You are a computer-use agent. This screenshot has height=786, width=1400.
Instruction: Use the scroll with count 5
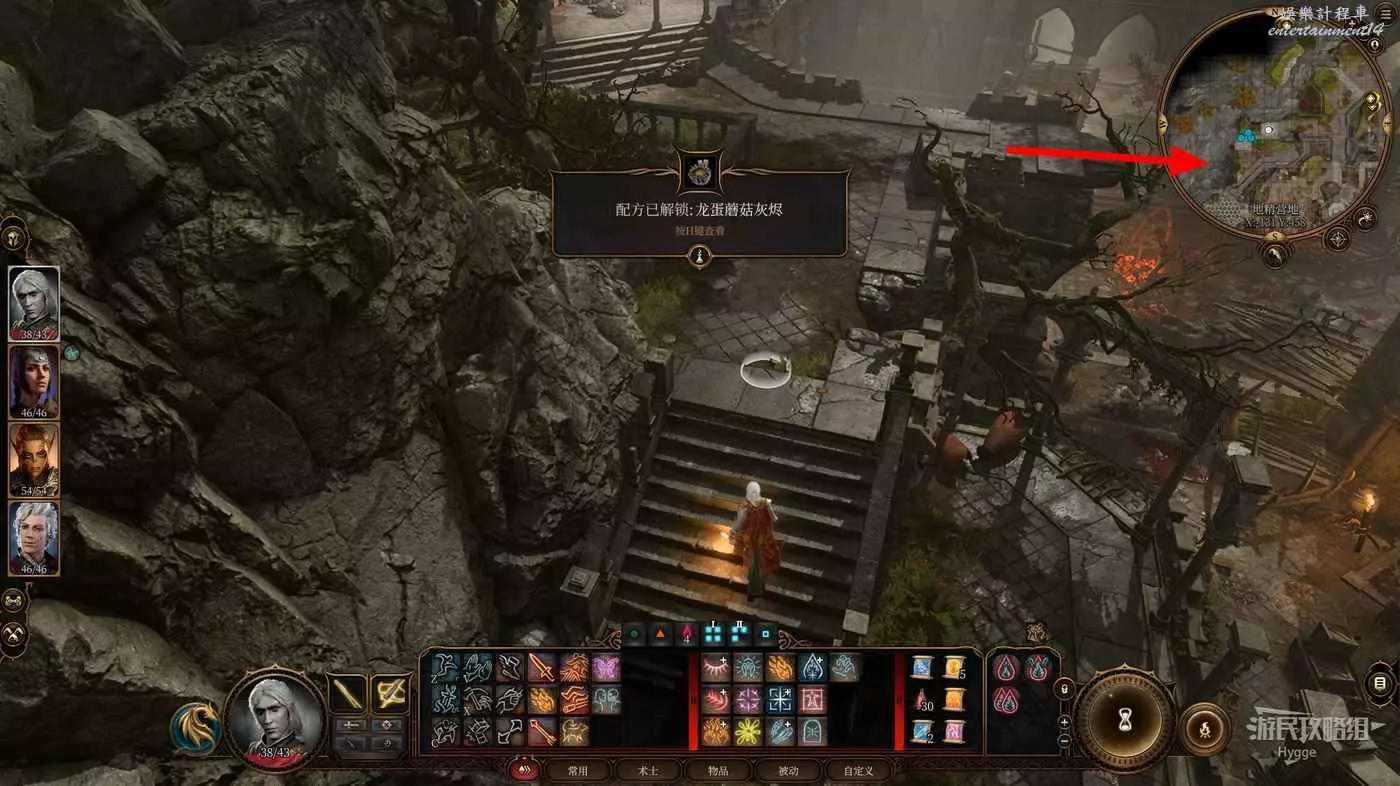pyautogui.click(x=954, y=669)
